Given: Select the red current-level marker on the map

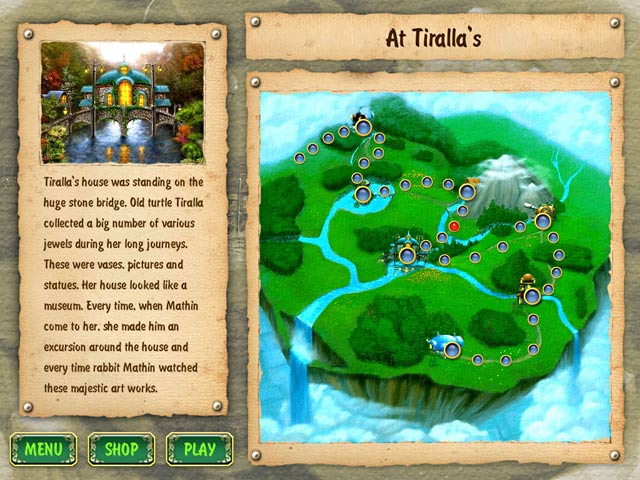Looking at the screenshot, I should coord(454,226).
